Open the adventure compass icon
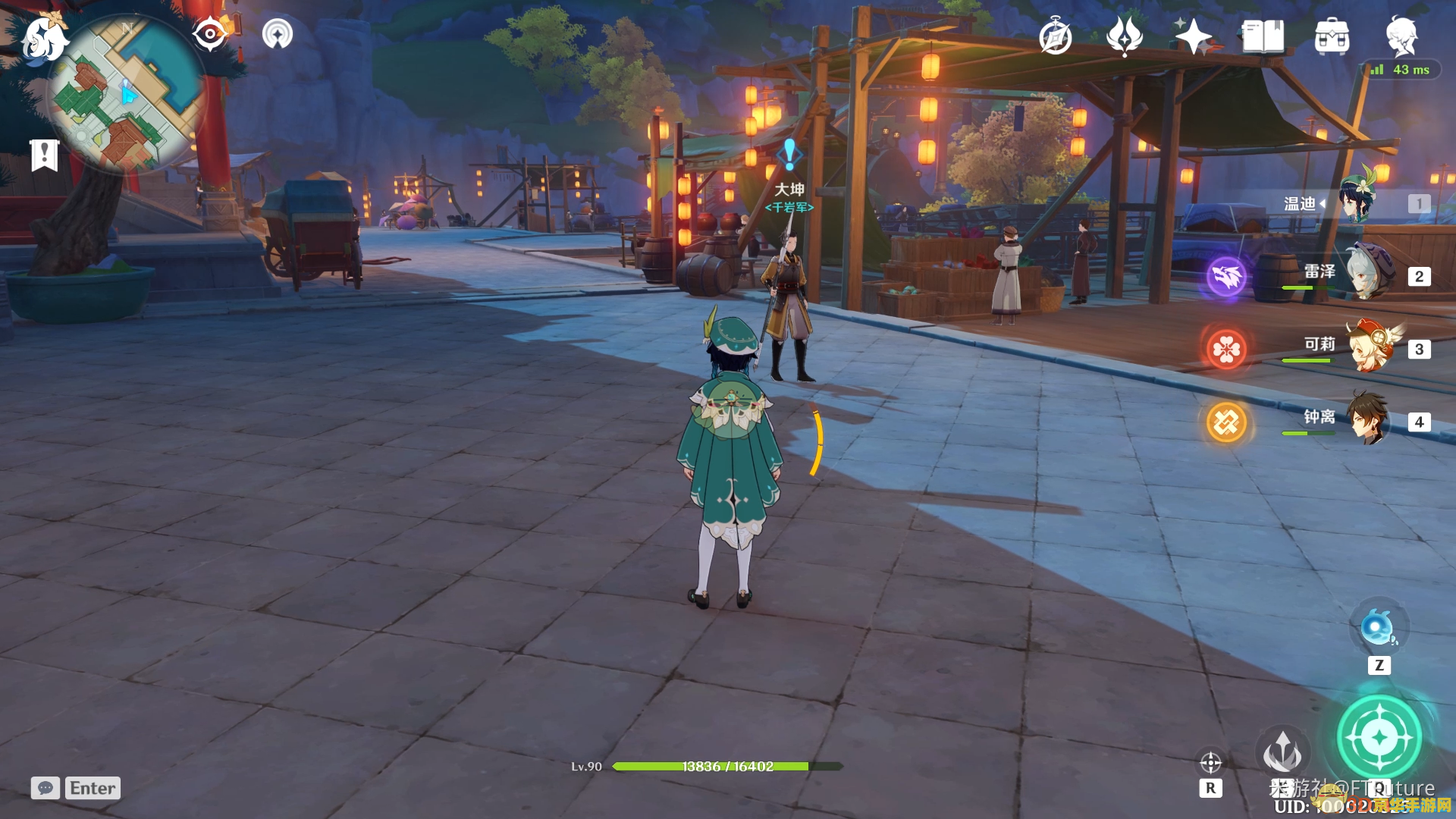Screen dimensions: 1456x819 [1056, 37]
